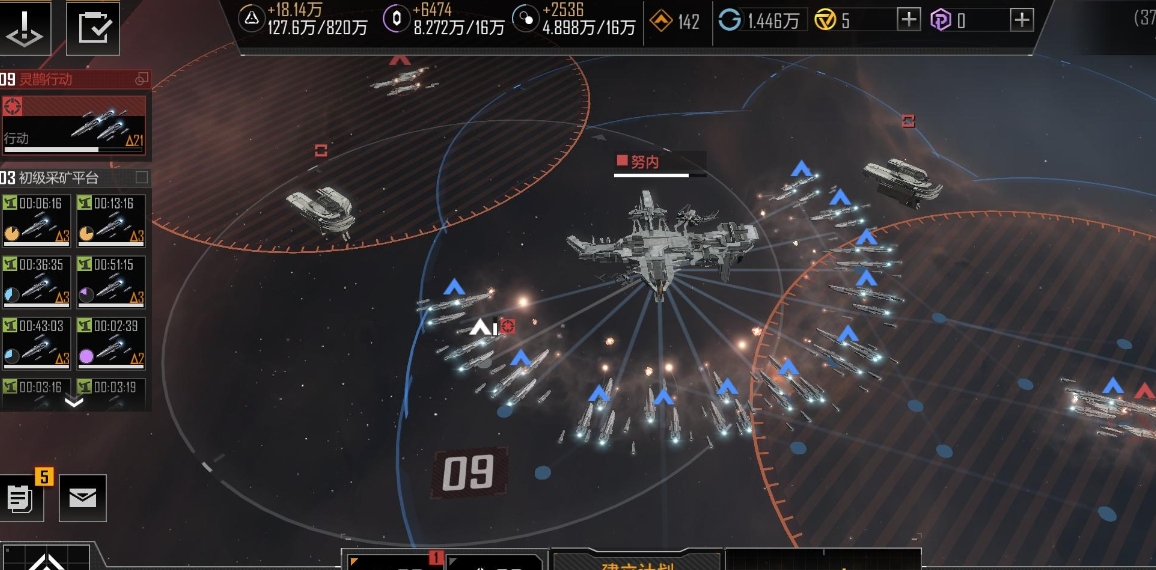The height and width of the screenshot is (570, 1156).
Task: Open the 建立计划 button
Action: coord(636,562)
